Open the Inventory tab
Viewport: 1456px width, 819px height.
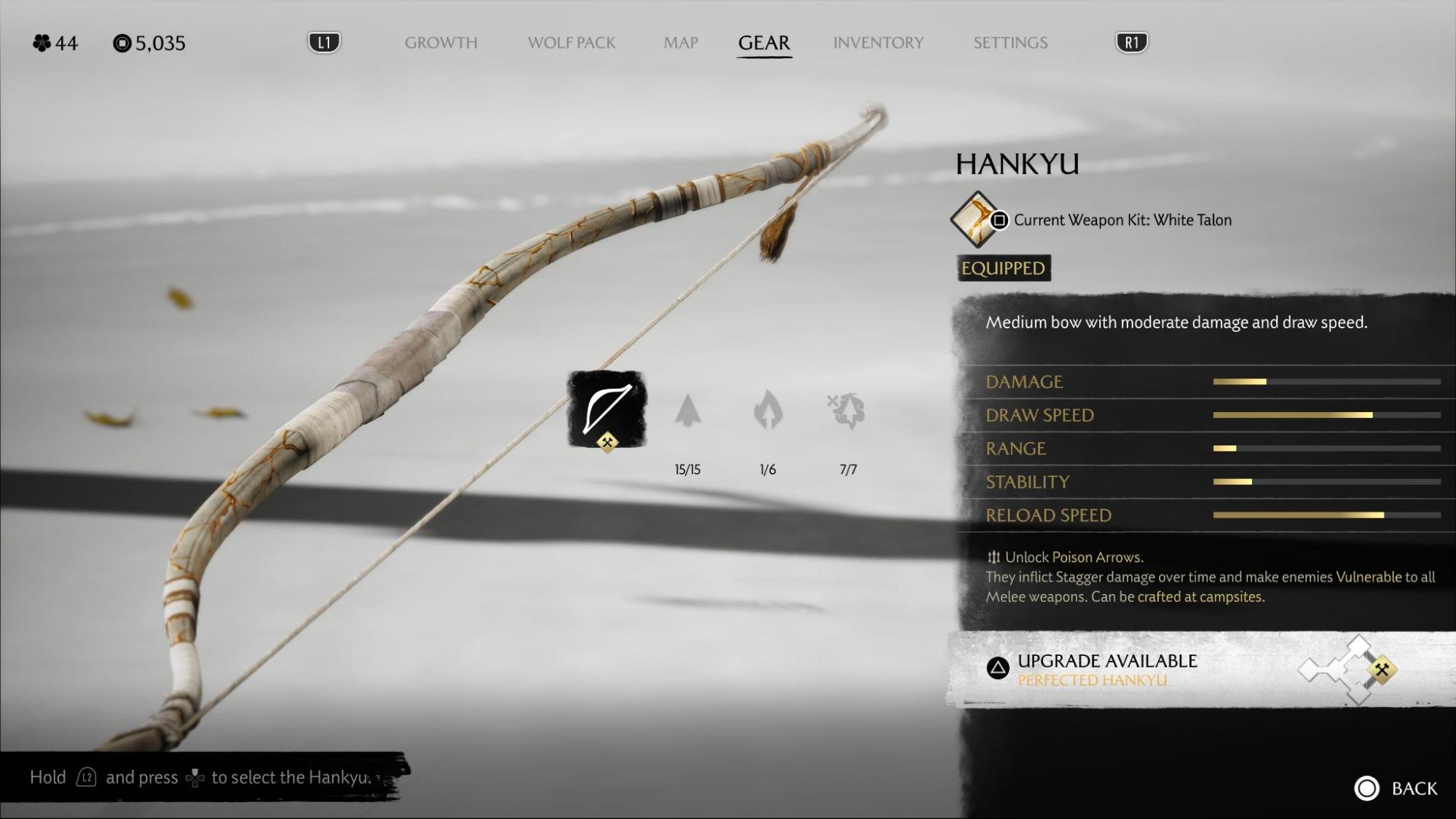878,43
